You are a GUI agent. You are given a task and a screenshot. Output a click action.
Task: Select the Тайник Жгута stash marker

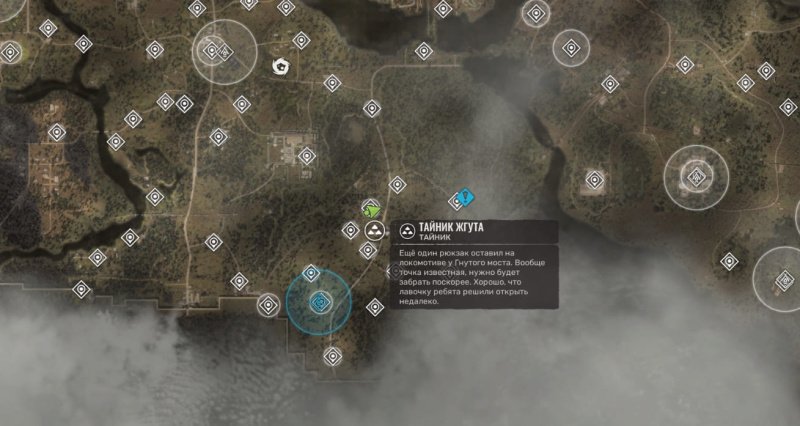(374, 231)
